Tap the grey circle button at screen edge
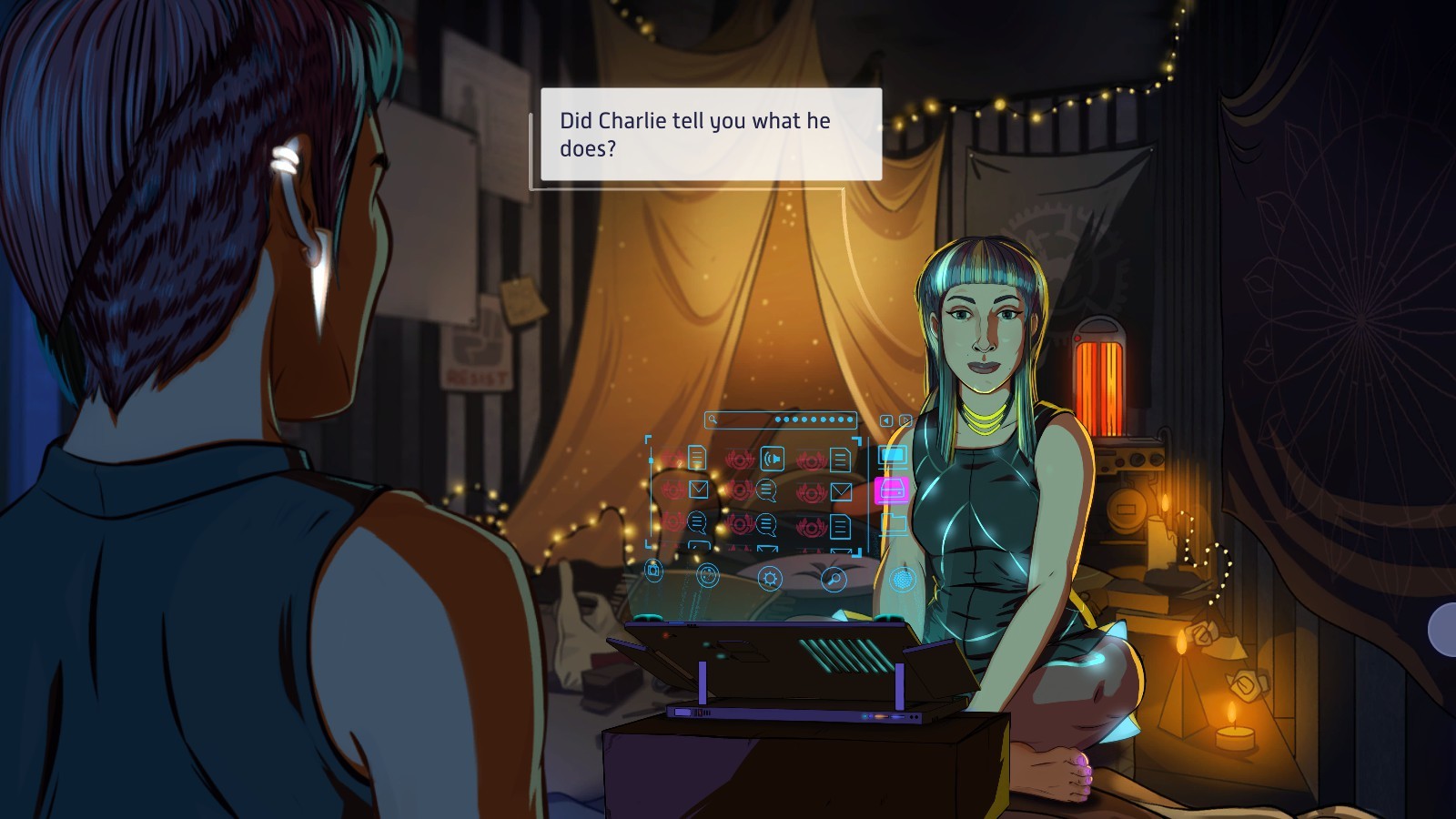 tap(1444, 629)
